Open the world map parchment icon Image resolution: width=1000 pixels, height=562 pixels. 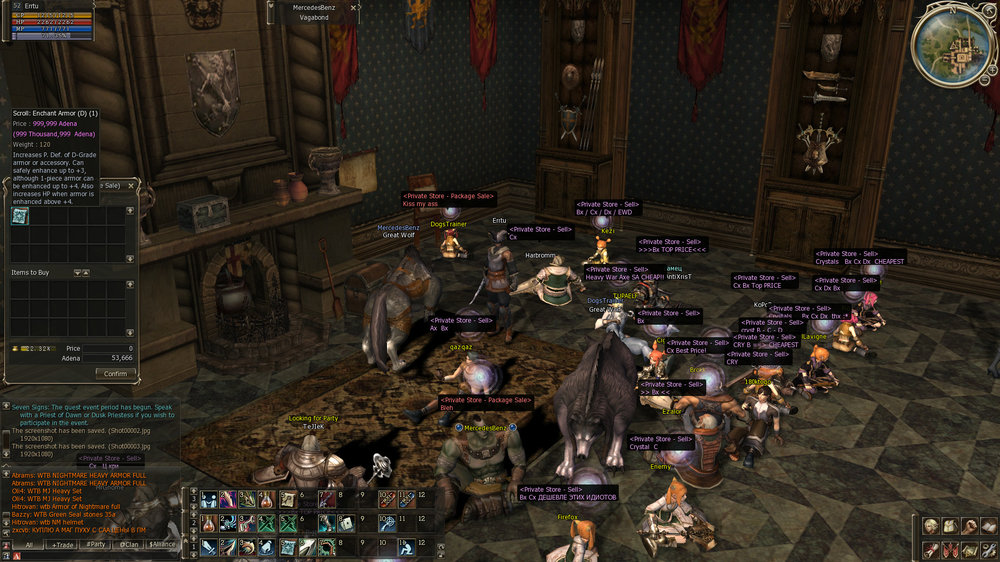coord(968,548)
